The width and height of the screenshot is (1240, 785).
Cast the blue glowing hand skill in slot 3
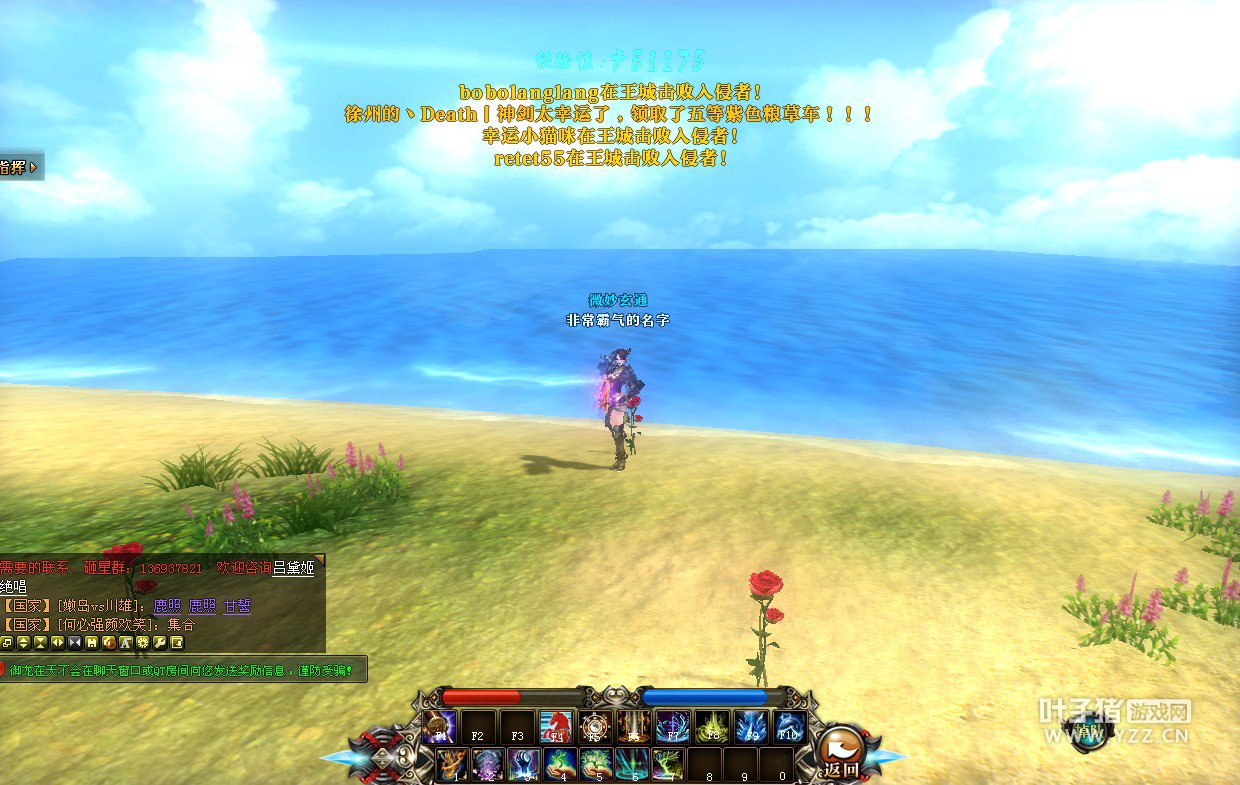[x=524, y=765]
